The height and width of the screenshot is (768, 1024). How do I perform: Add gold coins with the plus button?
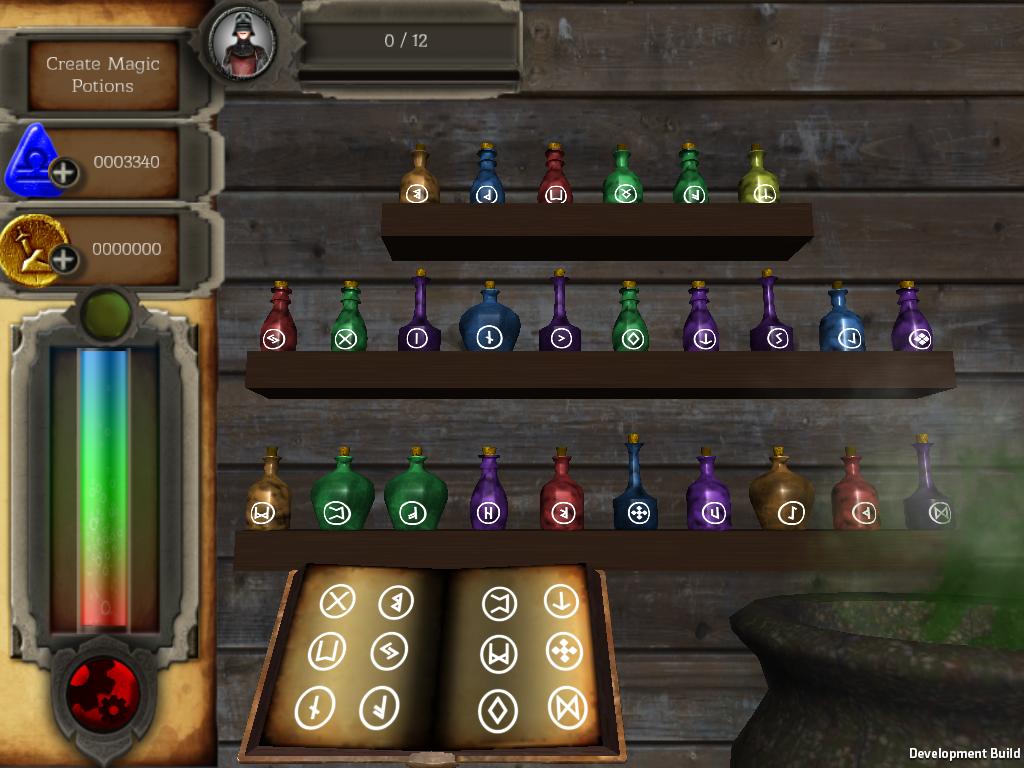[x=63, y=261]
